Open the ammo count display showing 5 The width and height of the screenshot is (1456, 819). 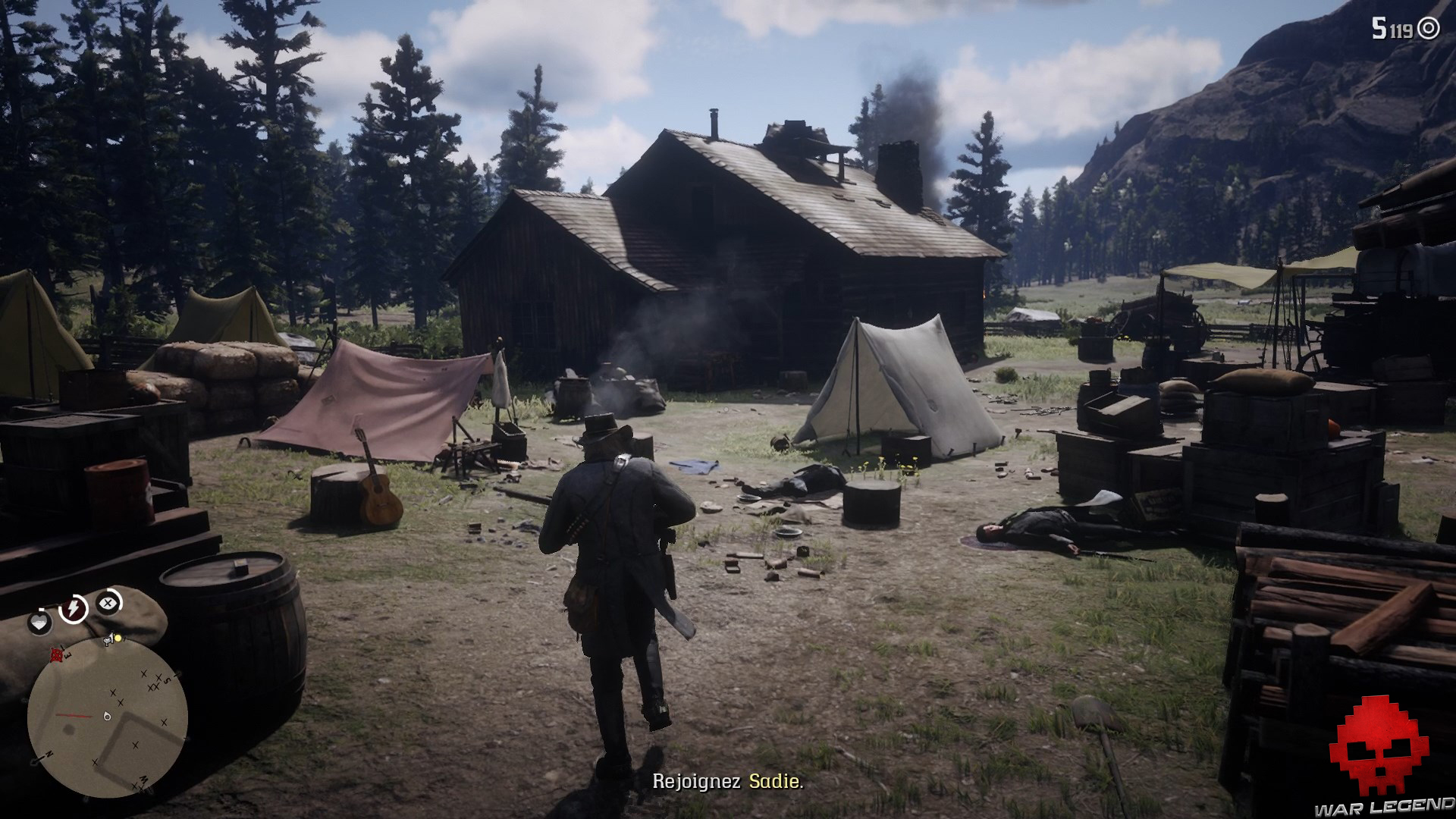coord(1379,28)
